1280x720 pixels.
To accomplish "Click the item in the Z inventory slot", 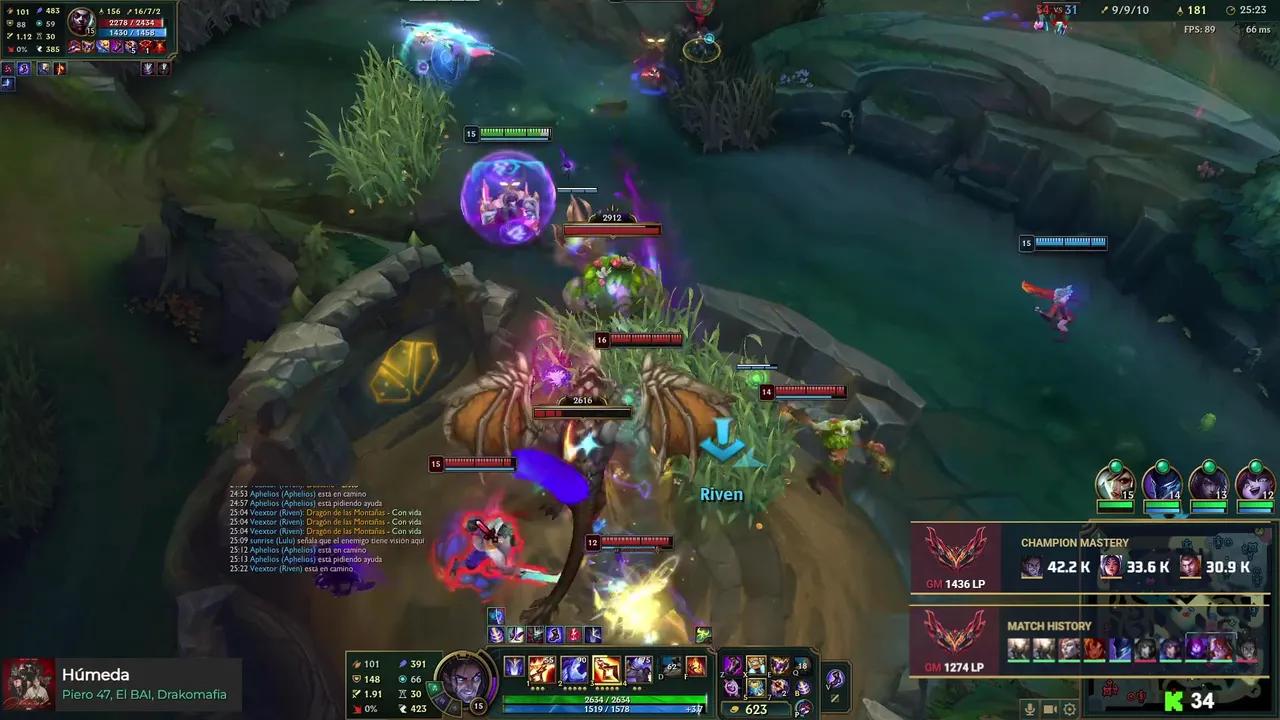I will [x=733, y=665].
